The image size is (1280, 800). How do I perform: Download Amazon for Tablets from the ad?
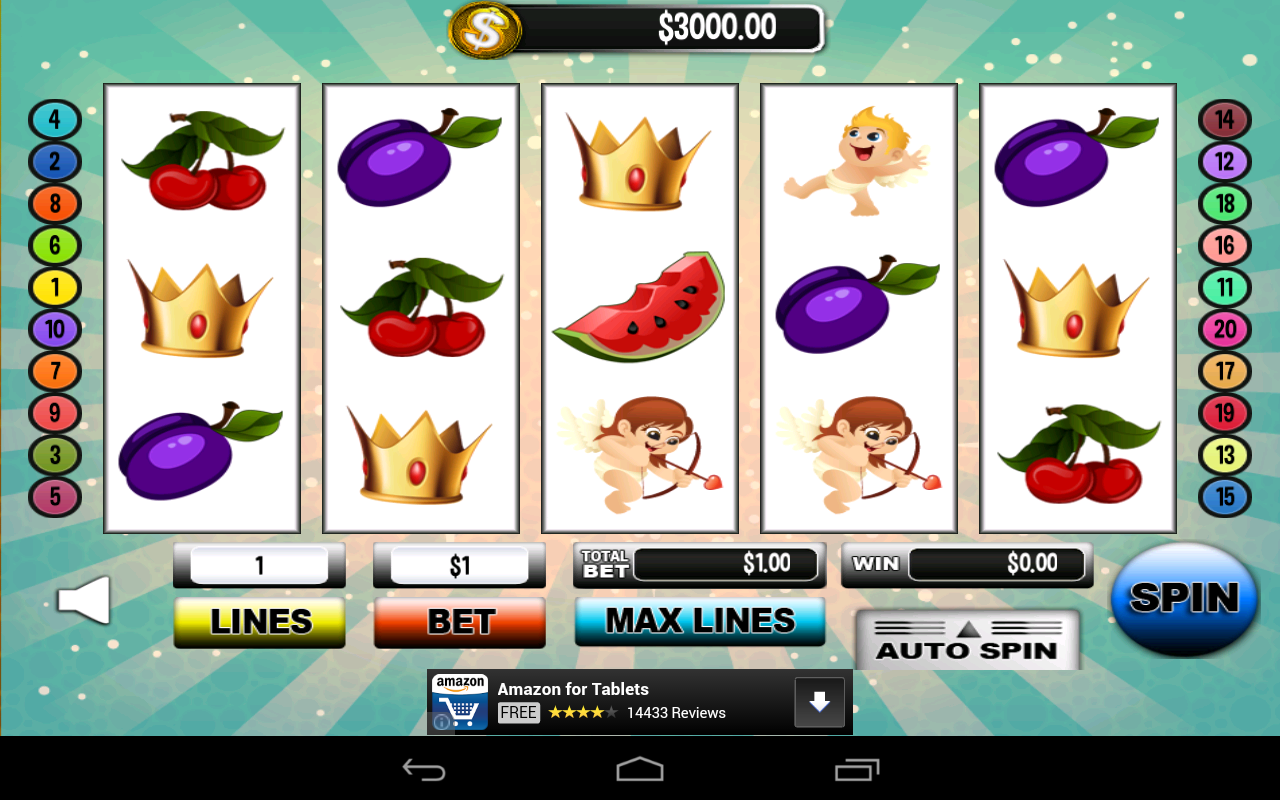pyautogui.click(x=819, y=702)
